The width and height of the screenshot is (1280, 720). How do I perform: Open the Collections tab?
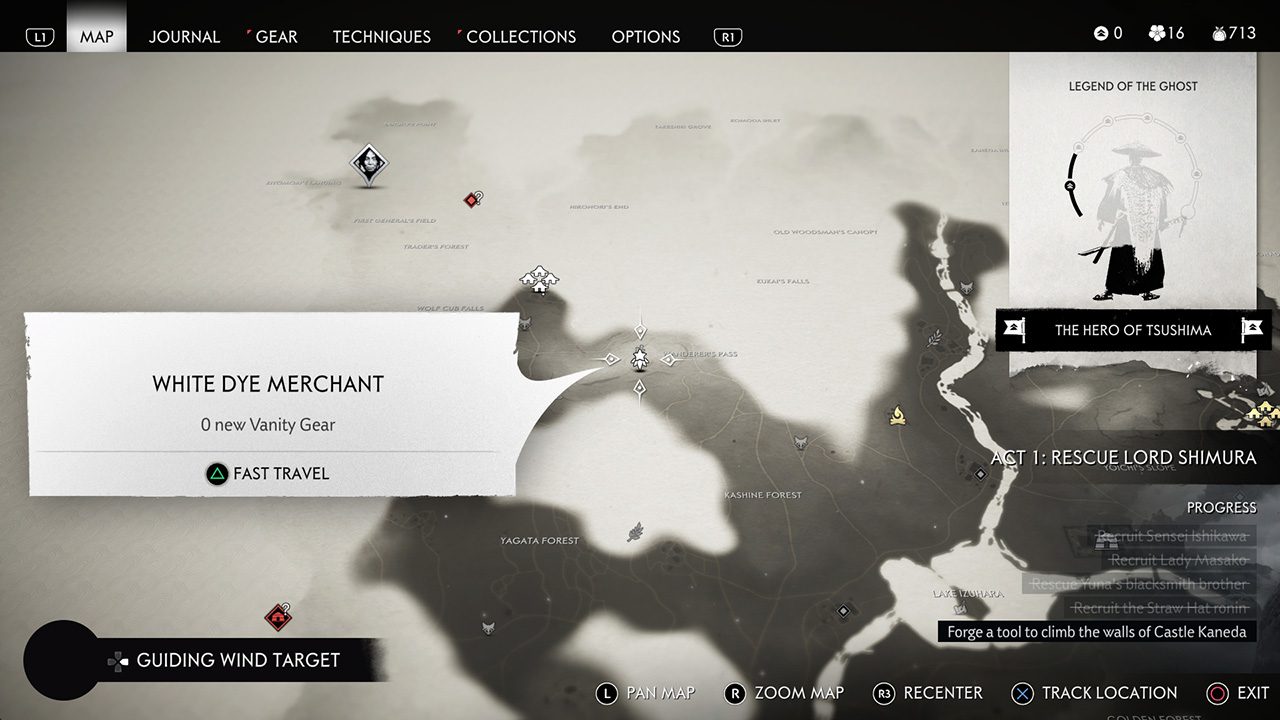point(520,37)
